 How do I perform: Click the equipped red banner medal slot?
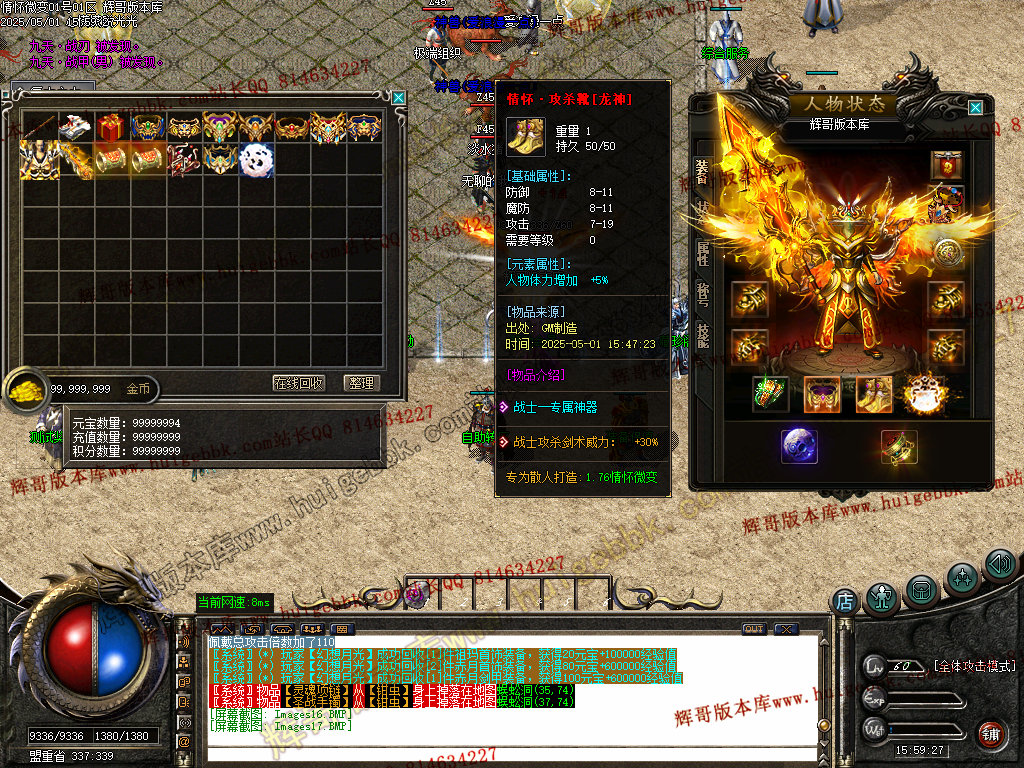pyautogui.click(x=946, y=165)
